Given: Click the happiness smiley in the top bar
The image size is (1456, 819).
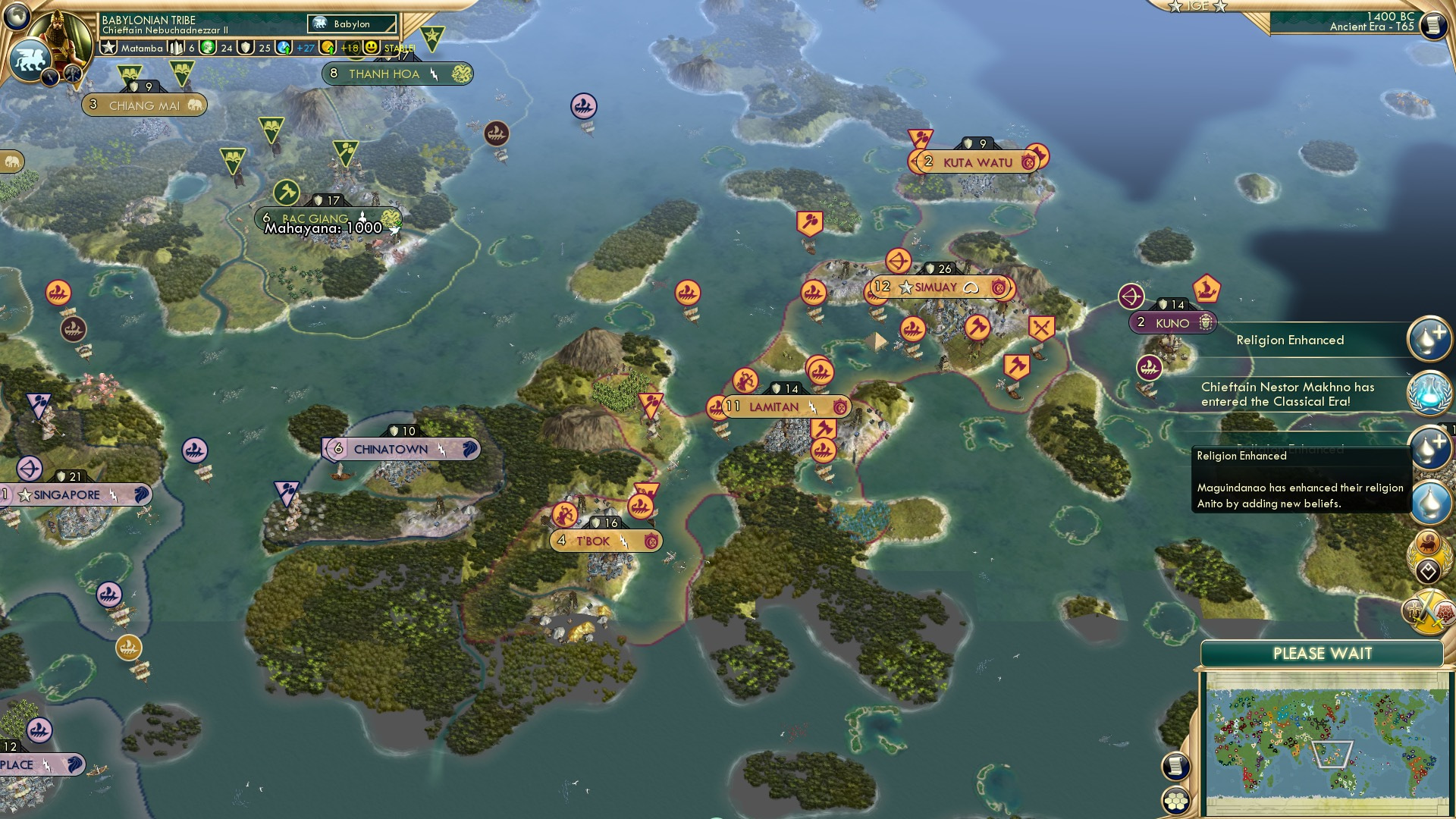Looking at the screenshot, I should point(370,48).
